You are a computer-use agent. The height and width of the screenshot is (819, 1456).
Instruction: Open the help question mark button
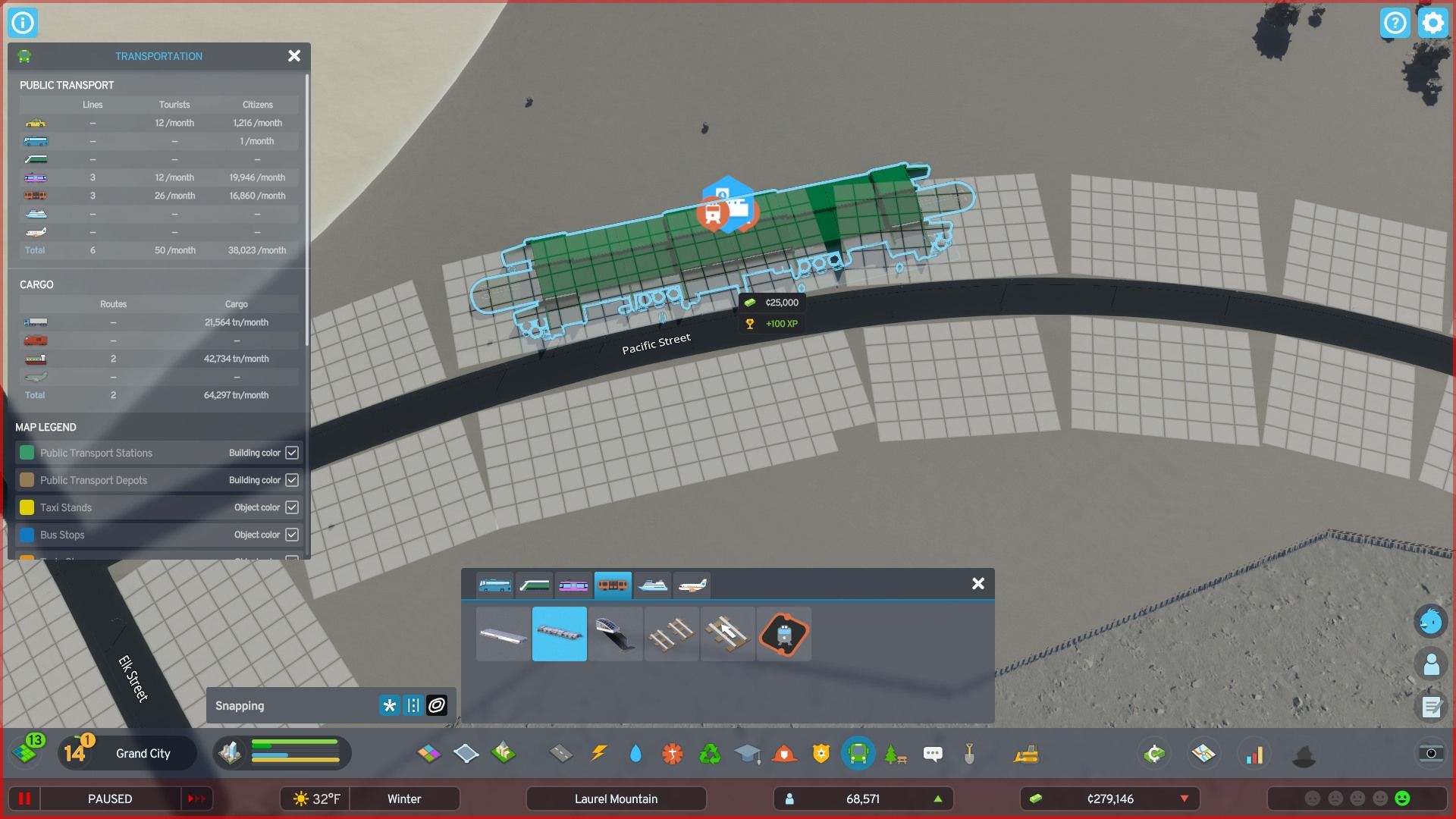point(1395,23)
